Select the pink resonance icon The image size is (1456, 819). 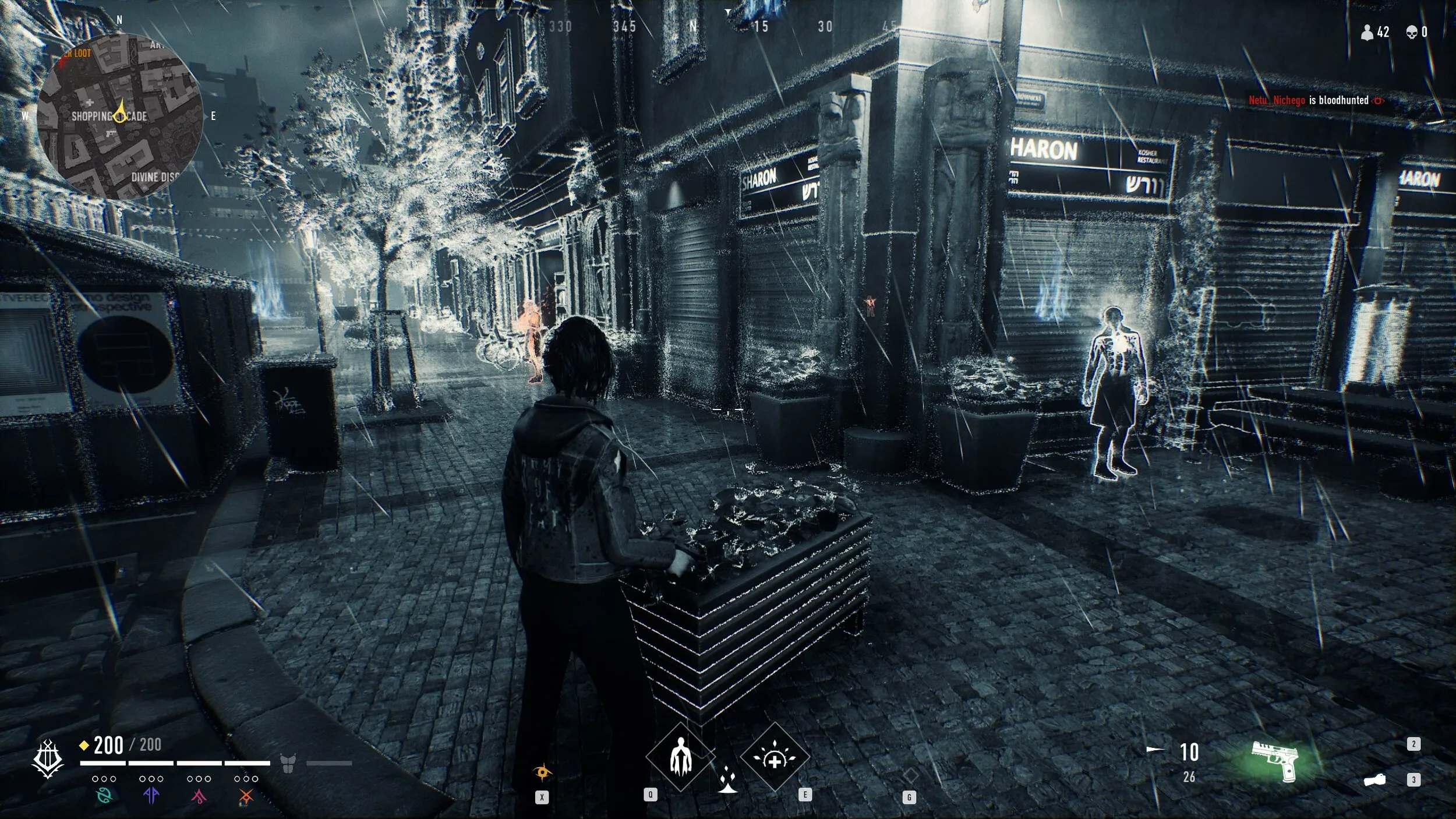coord(199,795)
